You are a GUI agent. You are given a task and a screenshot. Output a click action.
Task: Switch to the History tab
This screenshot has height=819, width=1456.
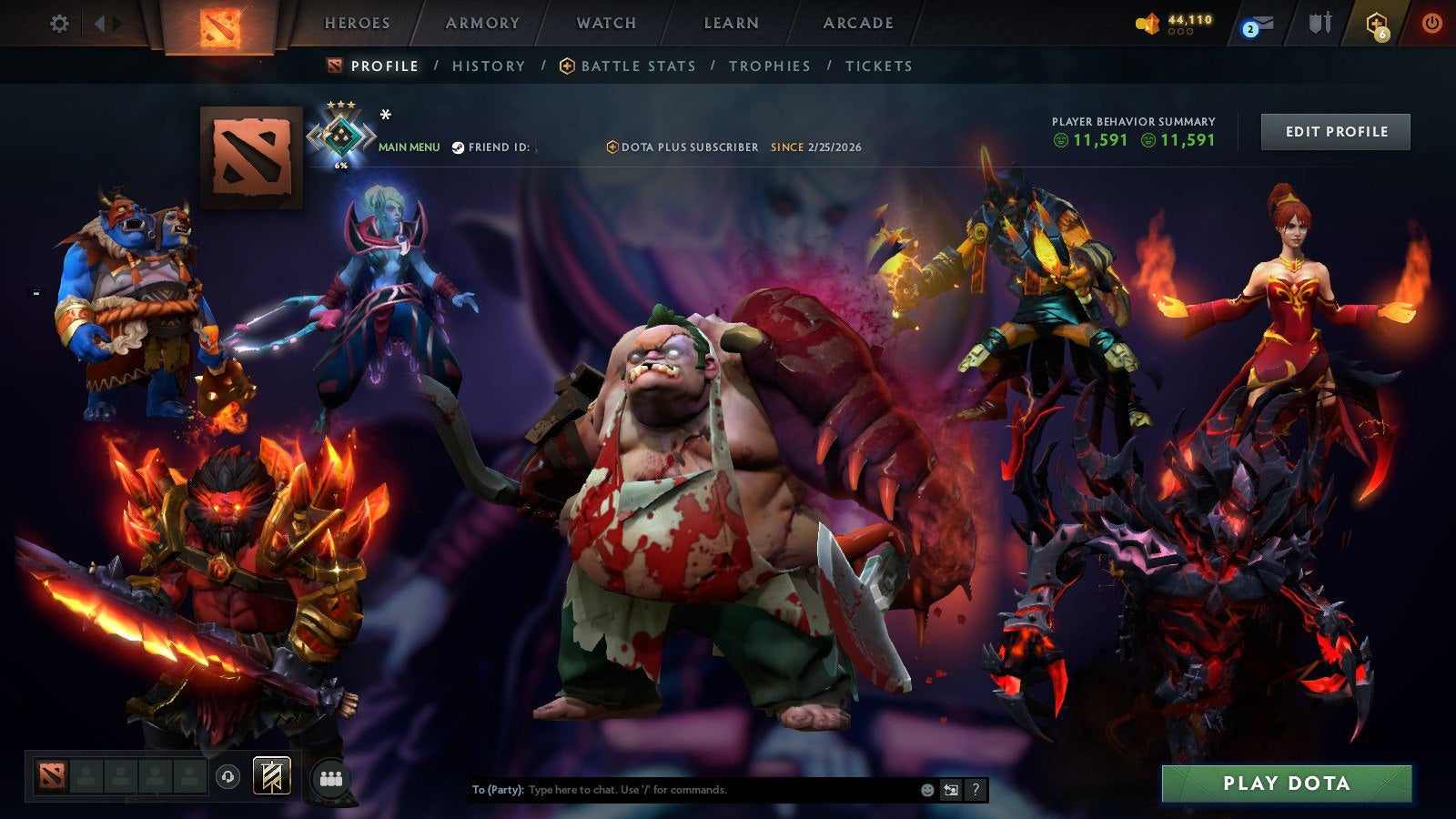488,66
